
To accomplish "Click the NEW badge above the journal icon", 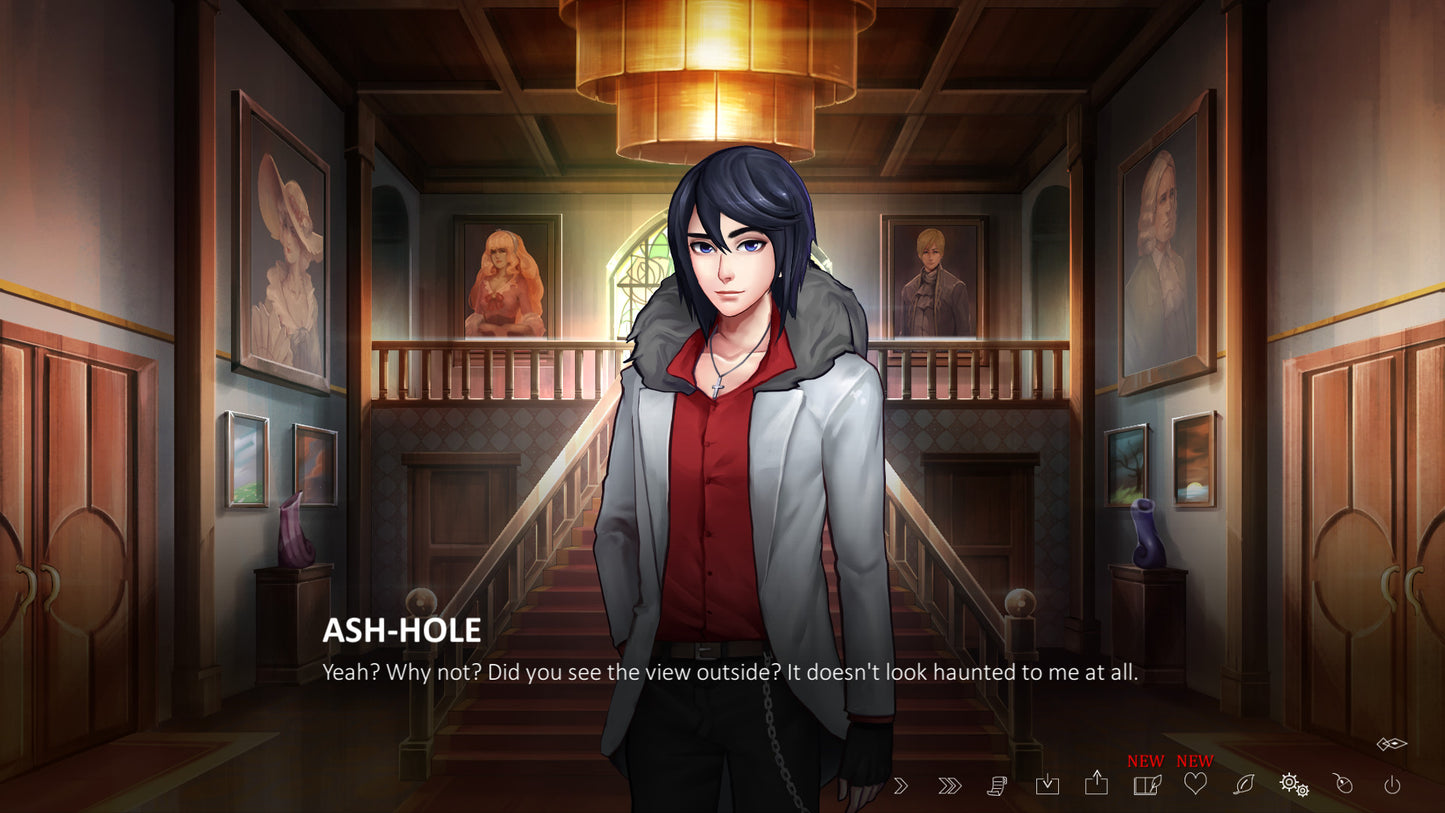I will coord(1145,760).
